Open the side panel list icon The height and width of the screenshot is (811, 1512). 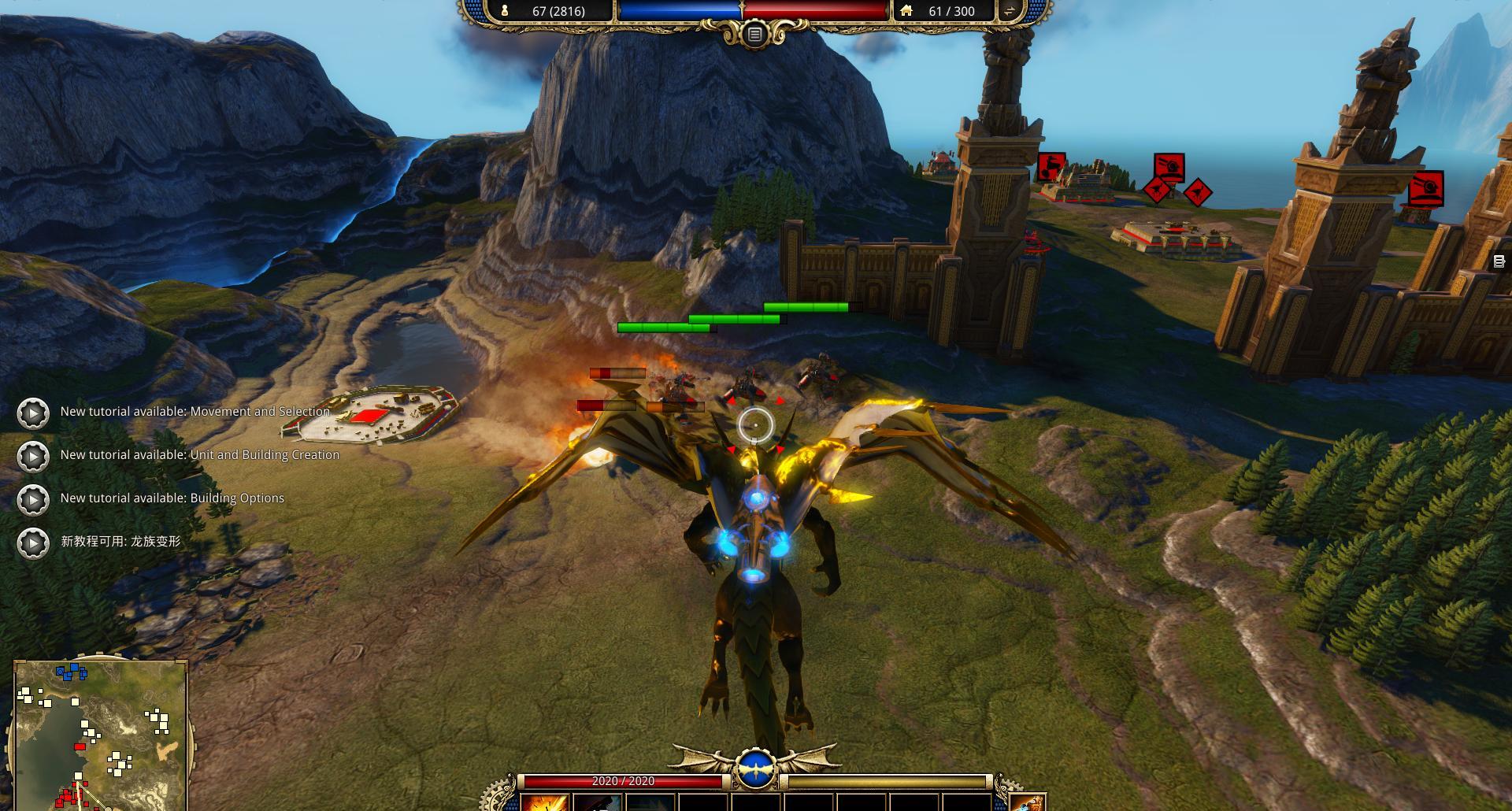click(x=1499, y=262)
